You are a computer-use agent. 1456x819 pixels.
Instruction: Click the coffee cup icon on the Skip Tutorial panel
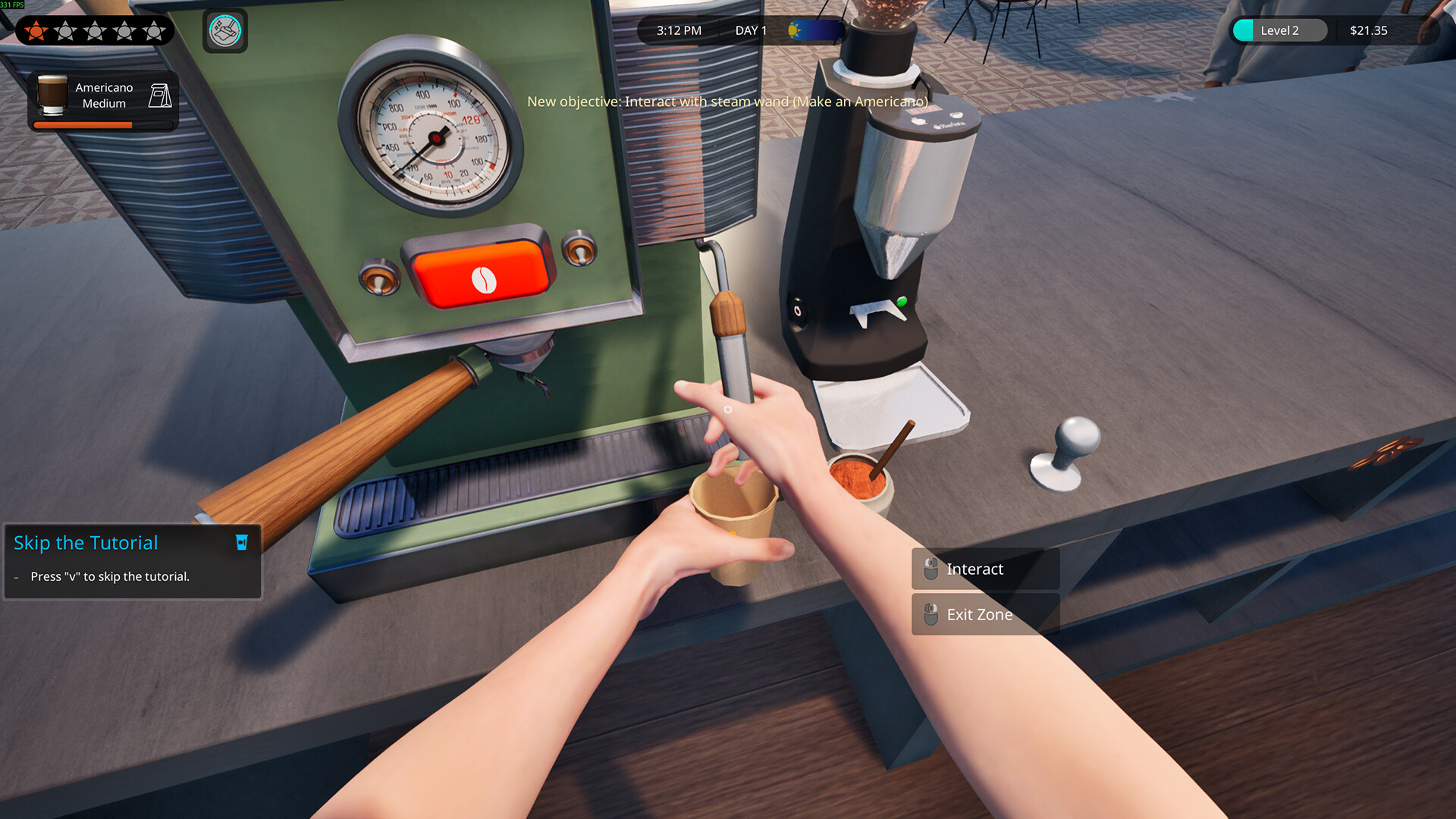pyautogui.click(x=240, y=542)
